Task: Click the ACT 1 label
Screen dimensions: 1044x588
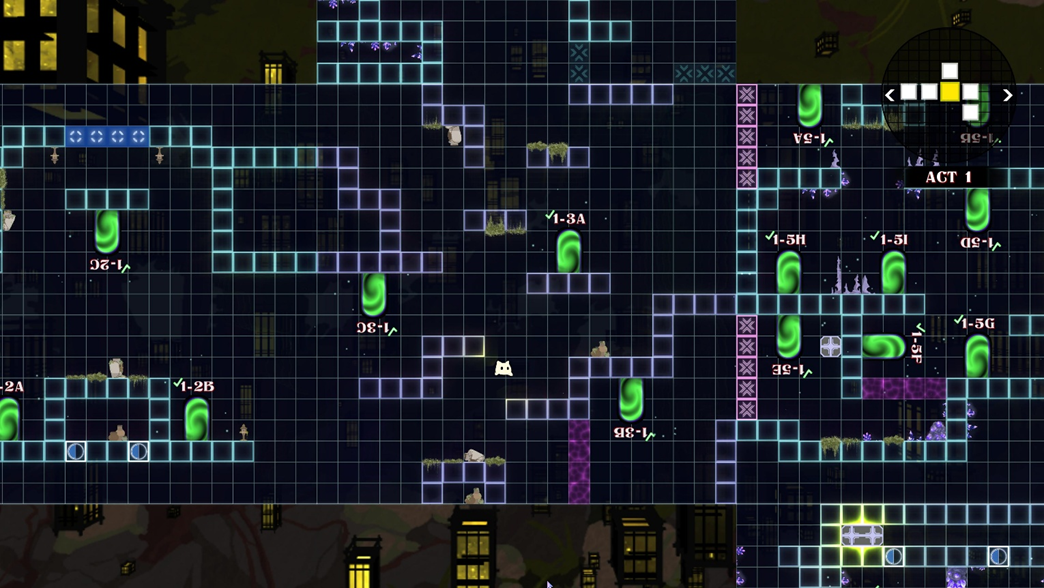Action: tap(949, 177)
